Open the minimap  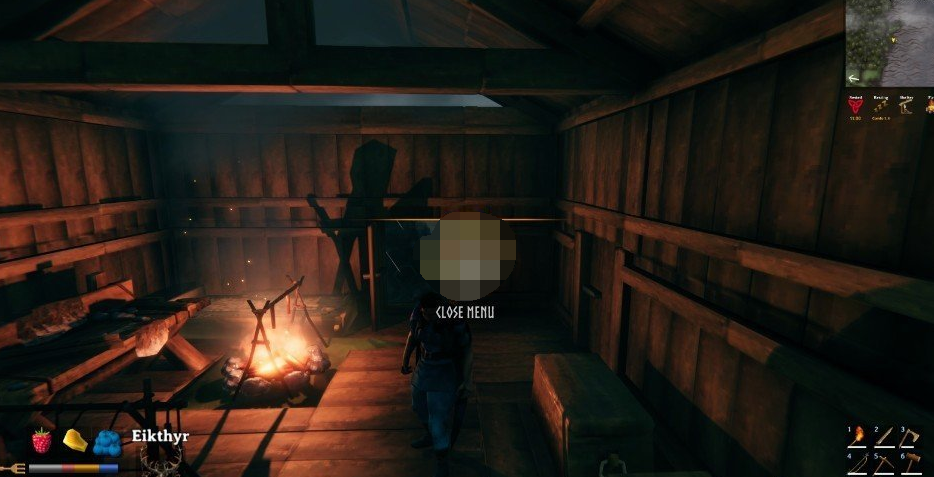pyautogui.click(x=890, y=42)
